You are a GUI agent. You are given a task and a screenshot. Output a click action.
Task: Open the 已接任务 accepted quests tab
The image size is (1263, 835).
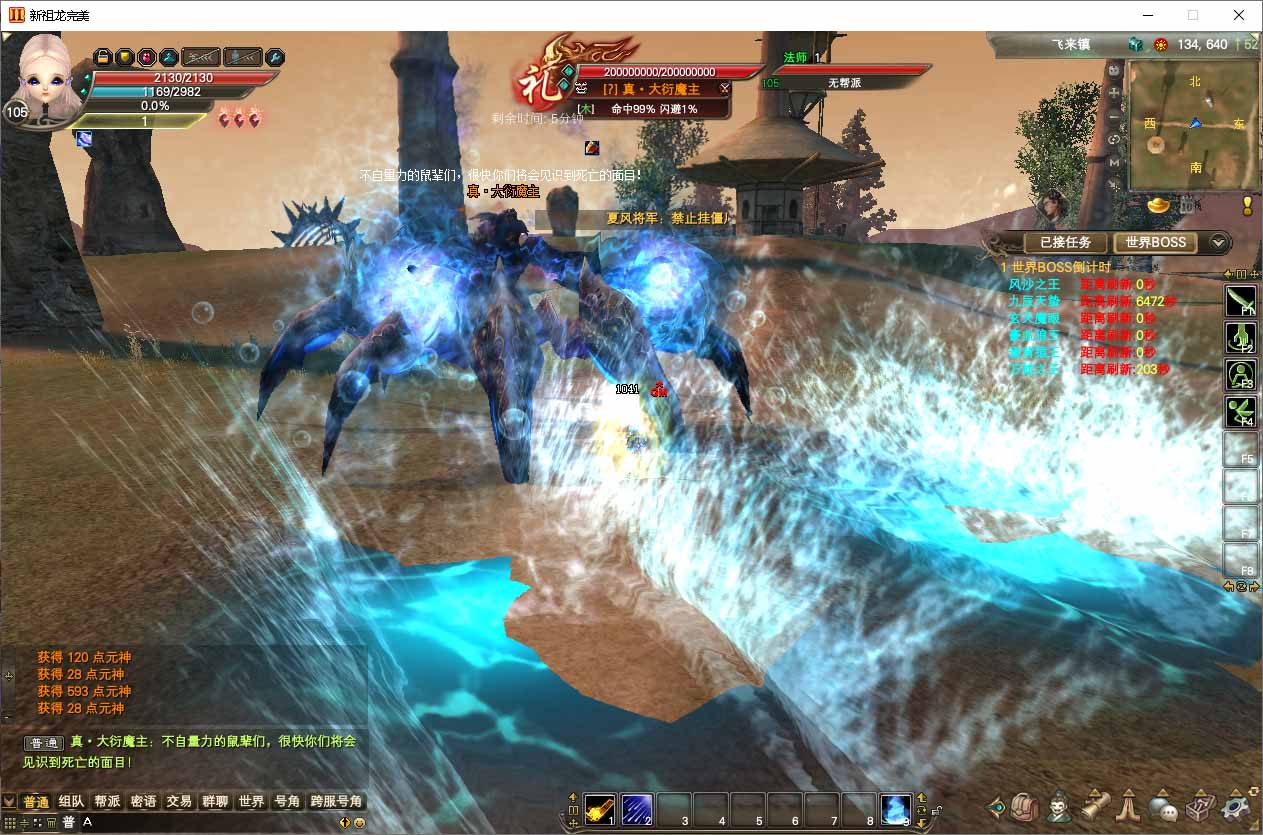1065,242
